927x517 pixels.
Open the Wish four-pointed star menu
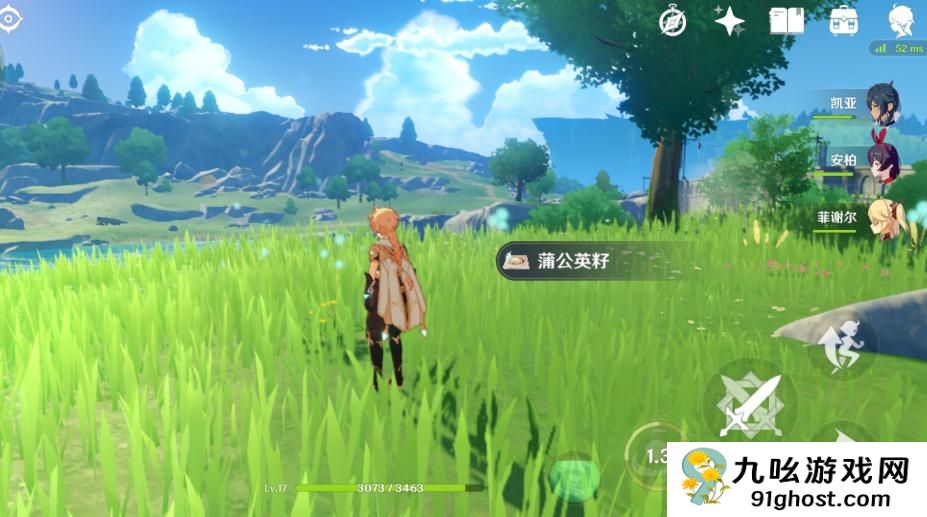(729, 21)
